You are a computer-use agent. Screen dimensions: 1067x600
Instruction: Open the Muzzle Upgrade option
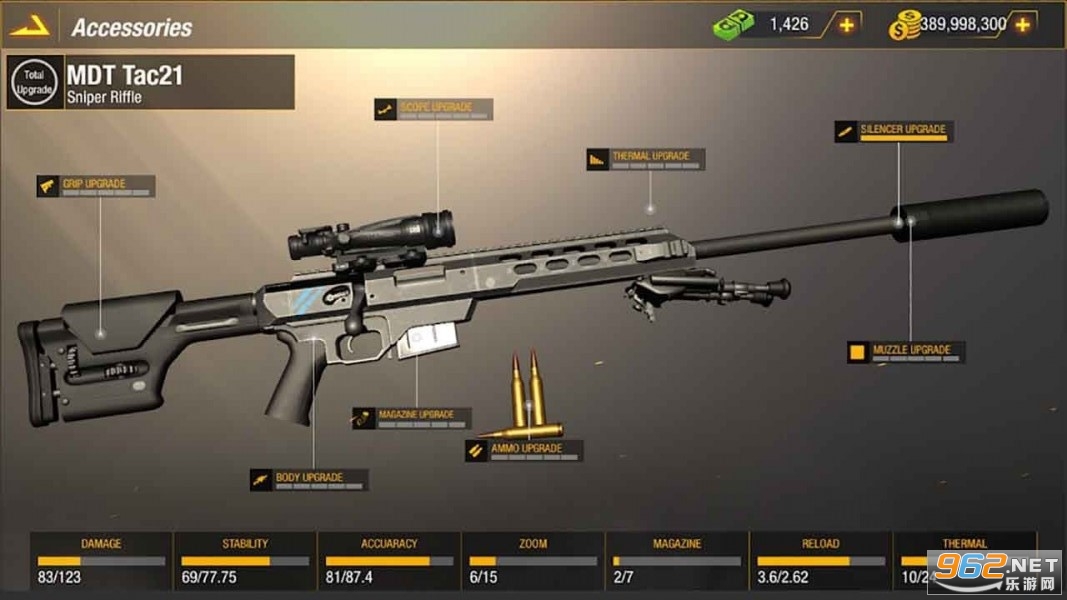(905, 352)
